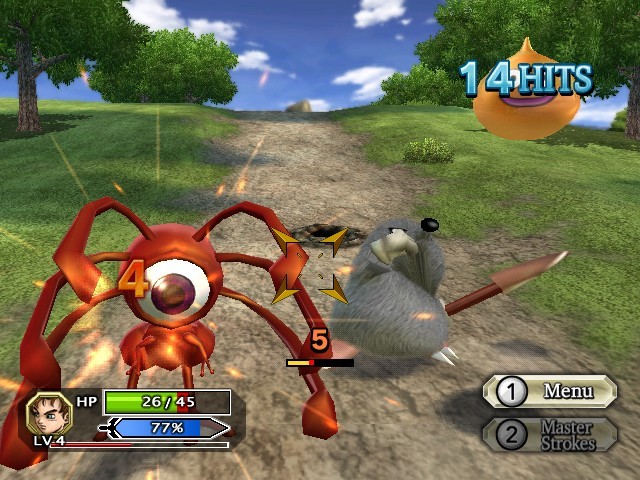Open the Menu button
640x480 pixels.
click(x=551, y=391)
